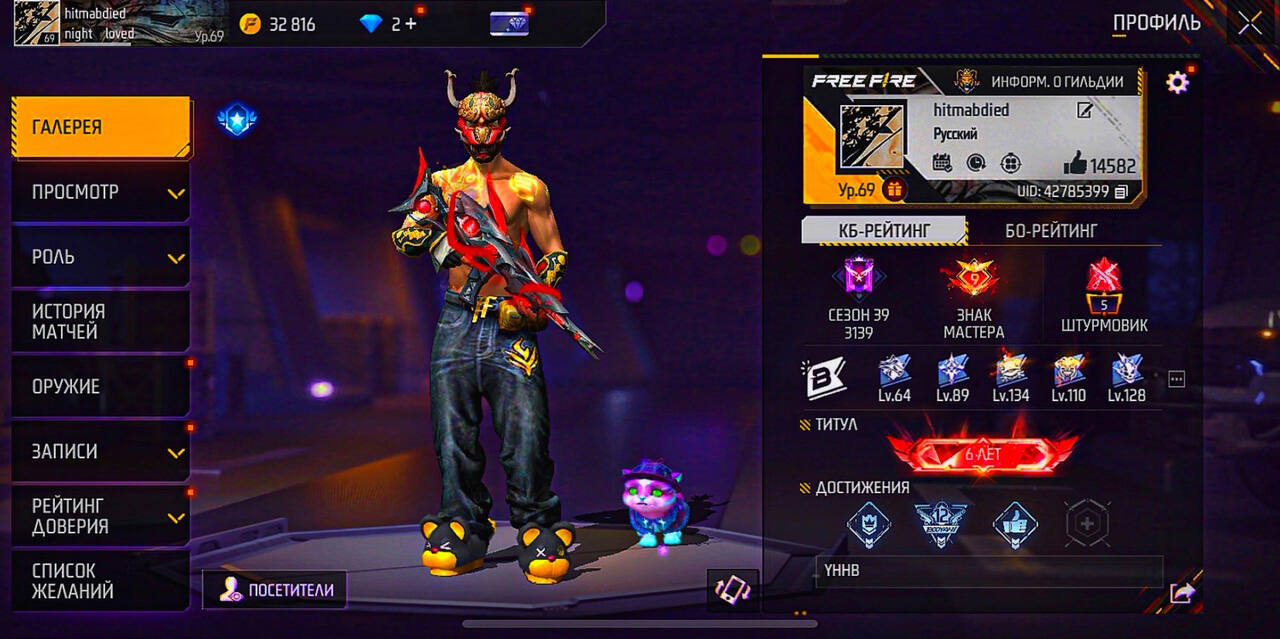Image resolution: width=1280 pixels, height=639 pixels.
Task: Show the Посетители list
Action: click(x=275, y=590)
